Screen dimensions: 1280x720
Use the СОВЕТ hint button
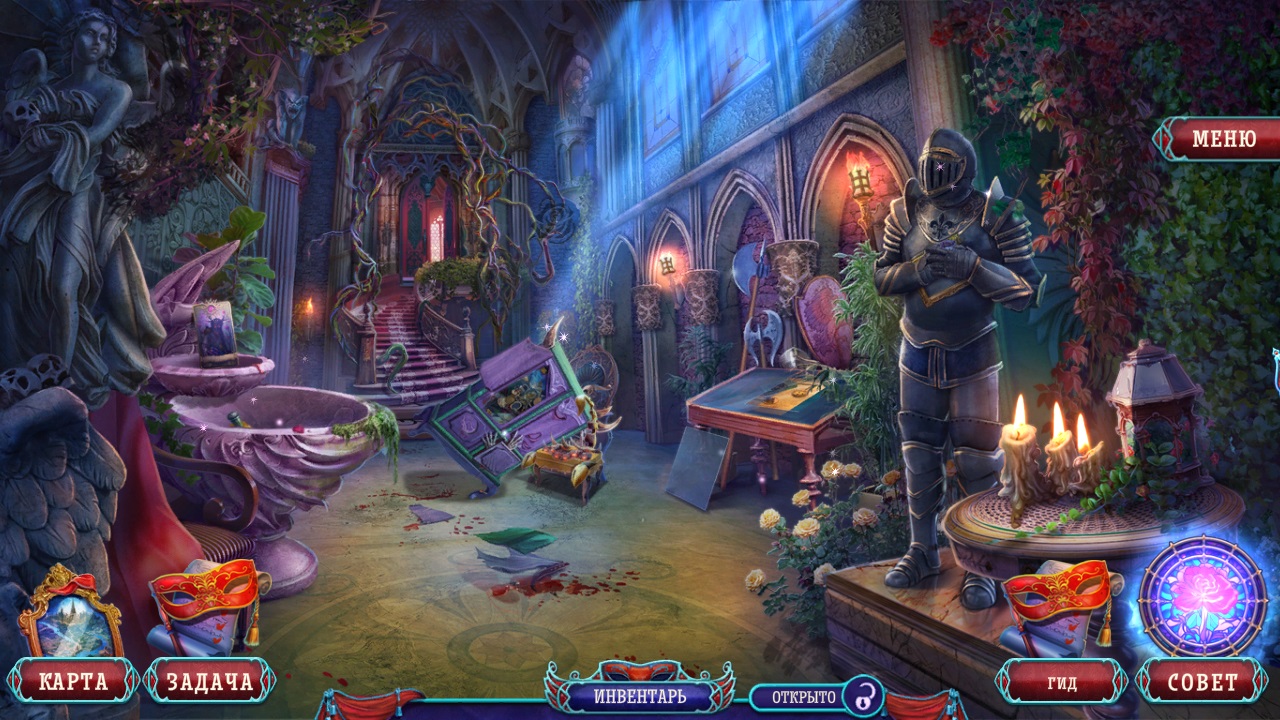coord(1202,683)
